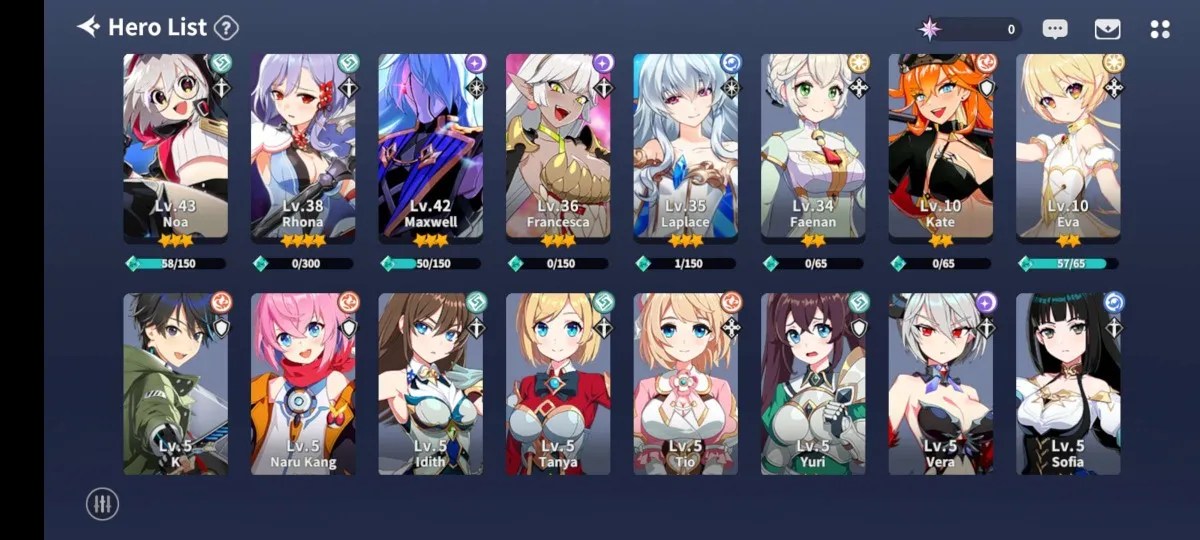View the Kate hero card

[940, 145]
